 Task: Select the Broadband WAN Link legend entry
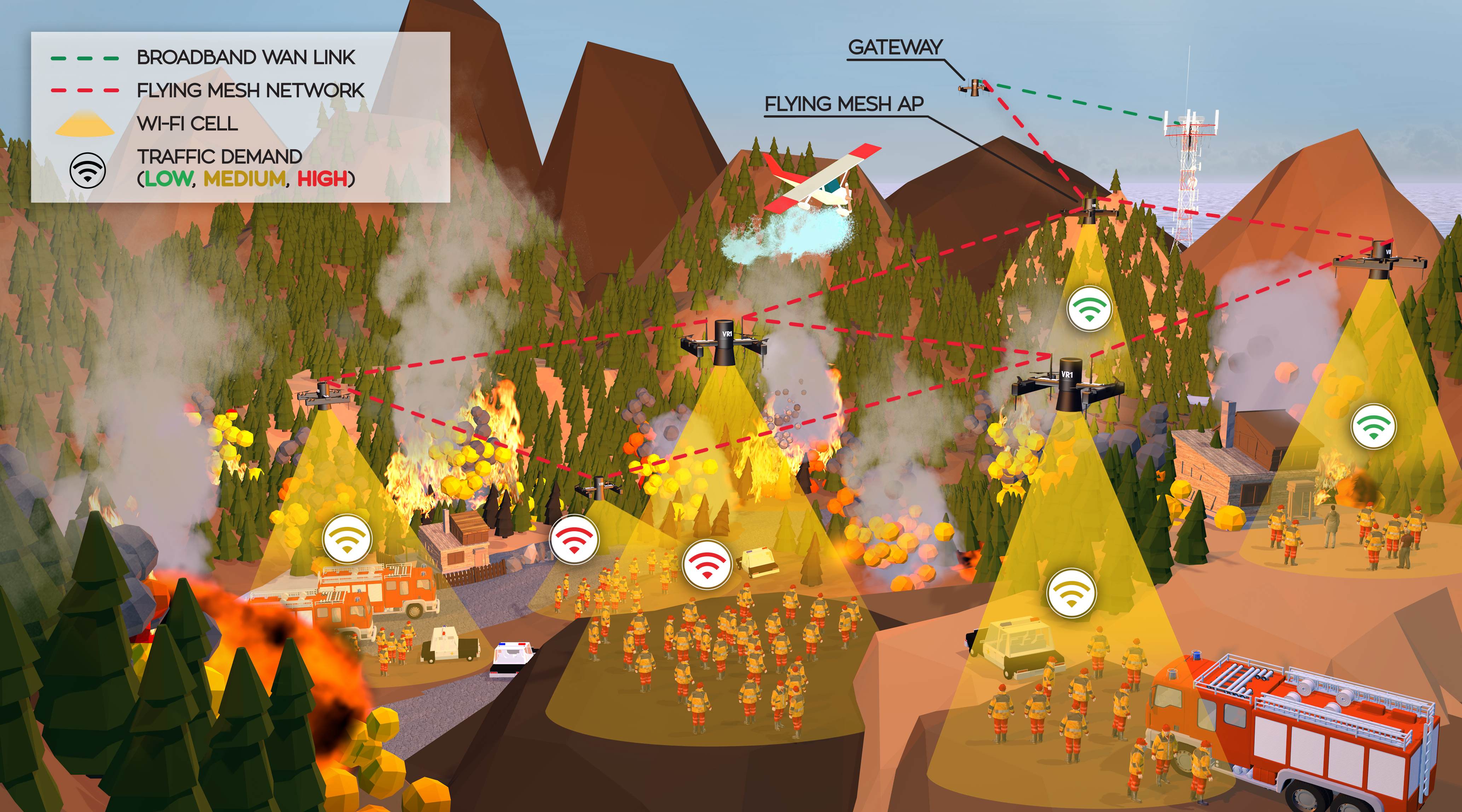(x=245, y=57)
